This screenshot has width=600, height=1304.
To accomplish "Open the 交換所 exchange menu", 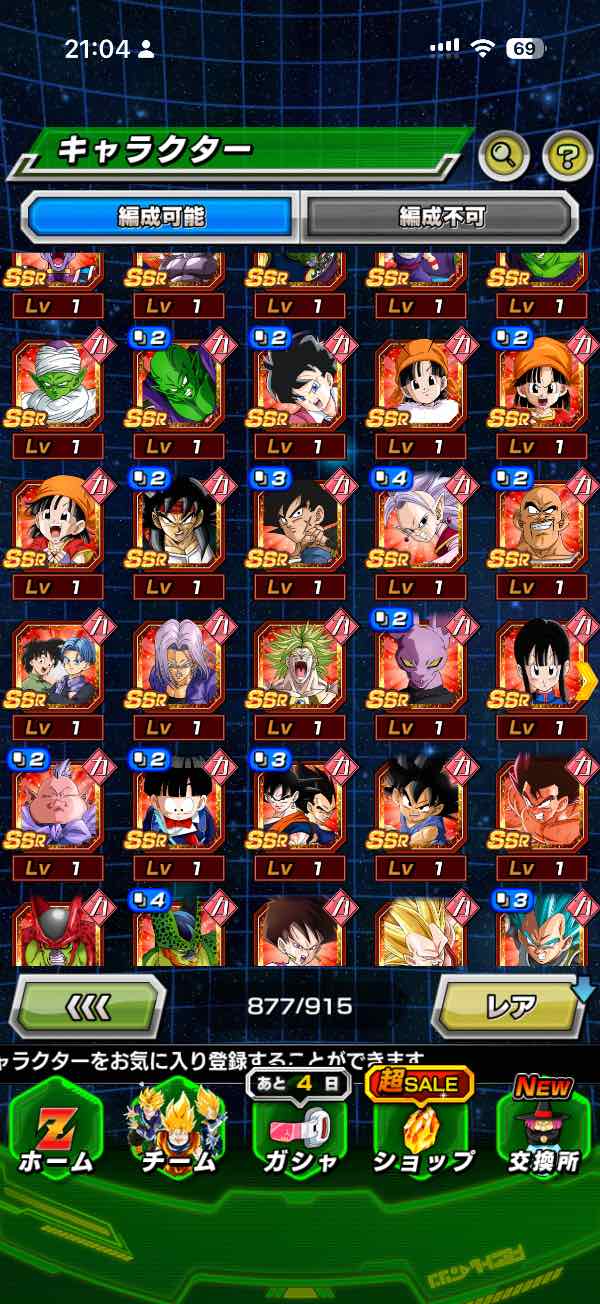I will coord(543,1131).
